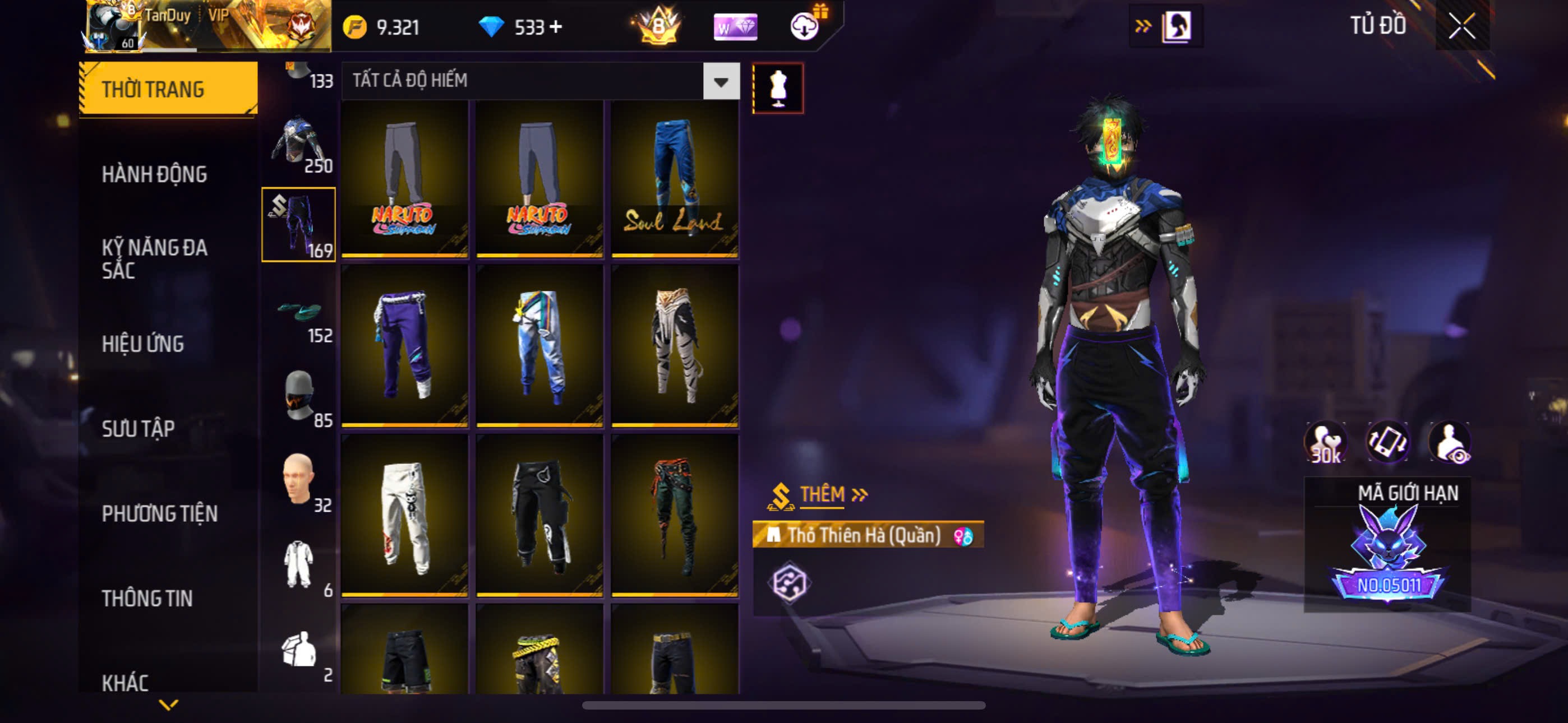Choose the black pants with white stripe

(539, 515)
